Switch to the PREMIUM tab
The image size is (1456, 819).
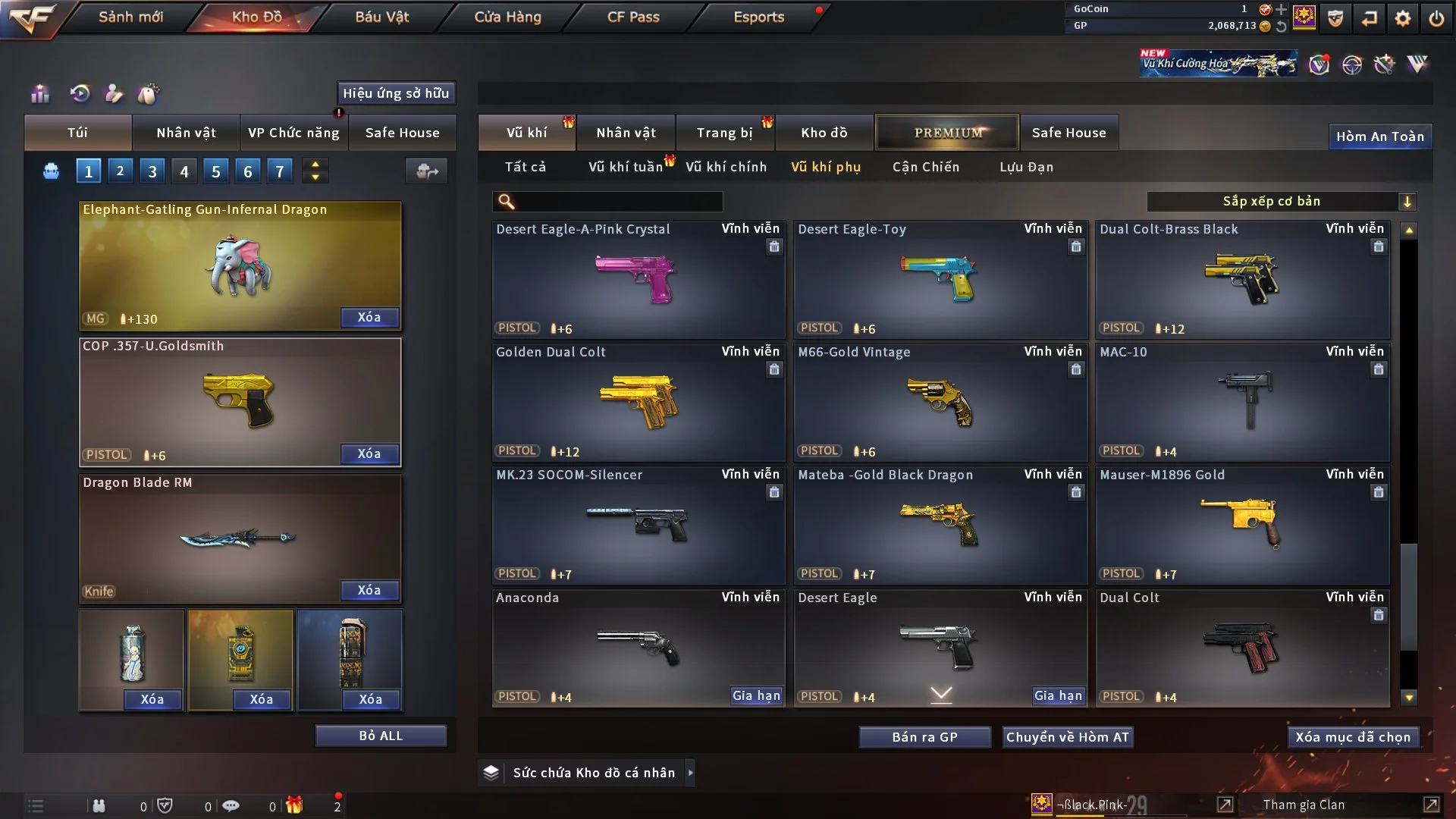tap(947, 133)
